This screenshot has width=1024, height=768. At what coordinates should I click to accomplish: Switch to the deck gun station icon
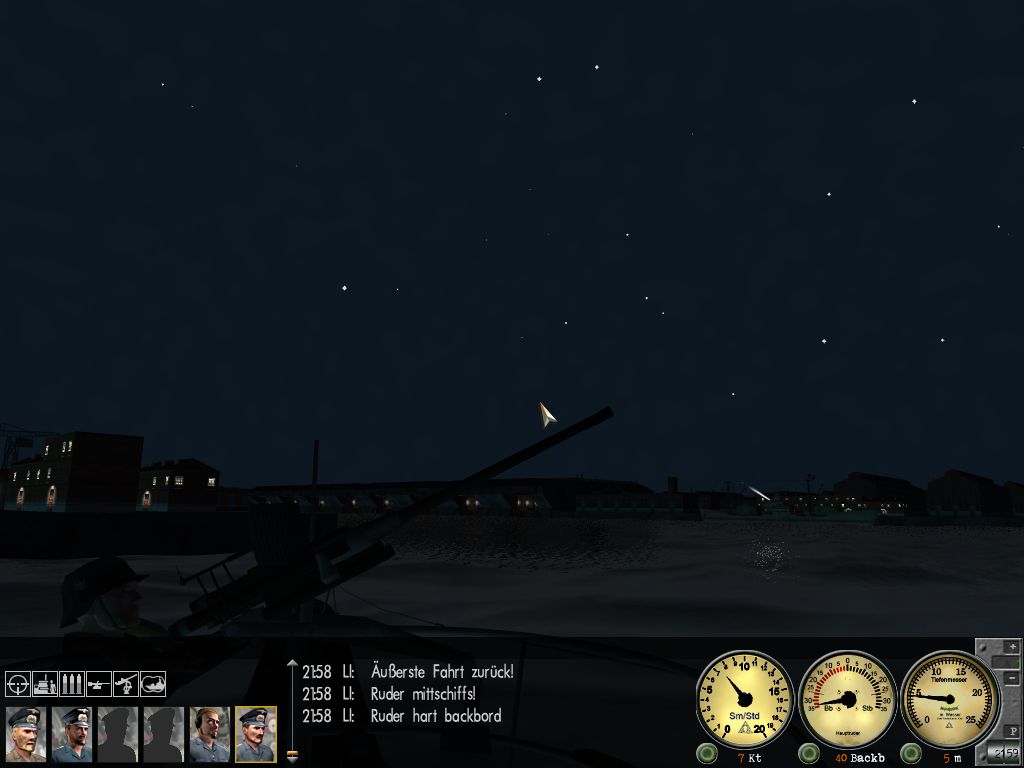(x=98, y=684)
